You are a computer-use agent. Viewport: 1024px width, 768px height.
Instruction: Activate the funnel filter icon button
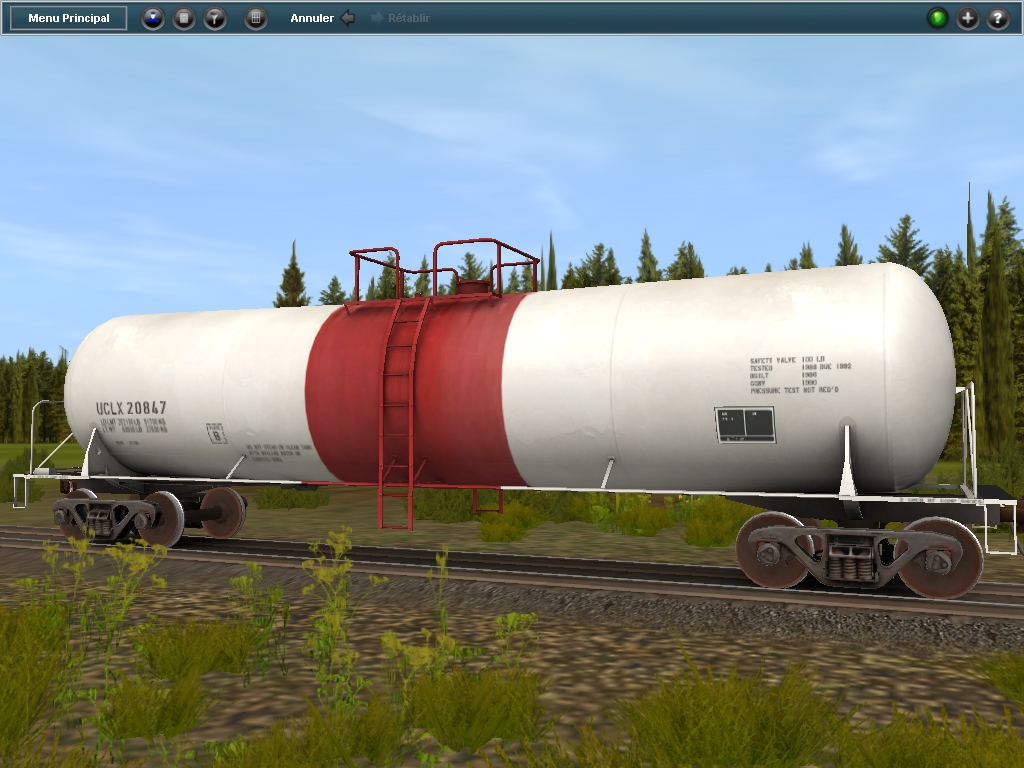click(215, 18)
